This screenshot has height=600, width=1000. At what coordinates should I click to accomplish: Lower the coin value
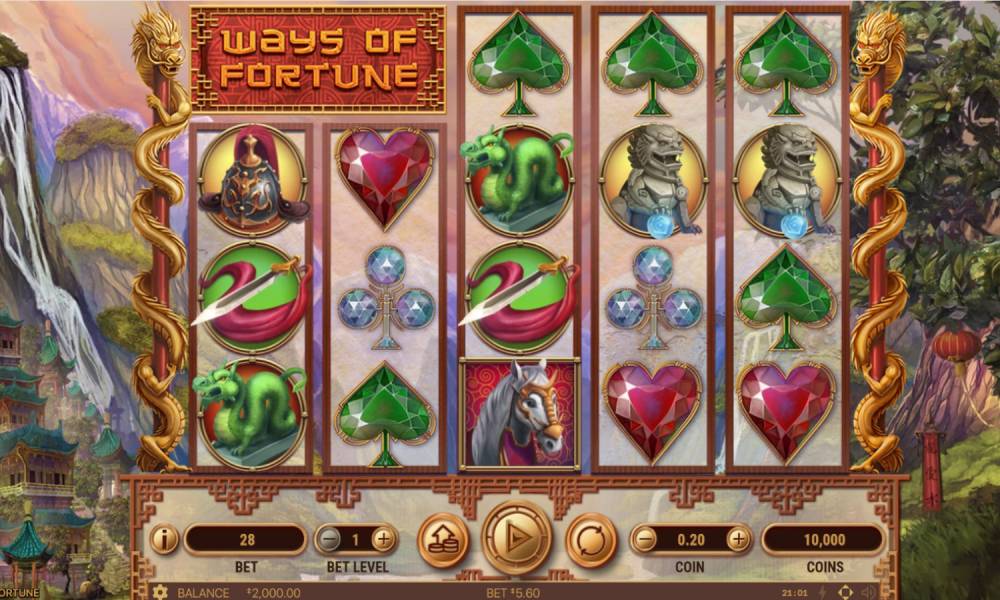(x=645, y=539)
